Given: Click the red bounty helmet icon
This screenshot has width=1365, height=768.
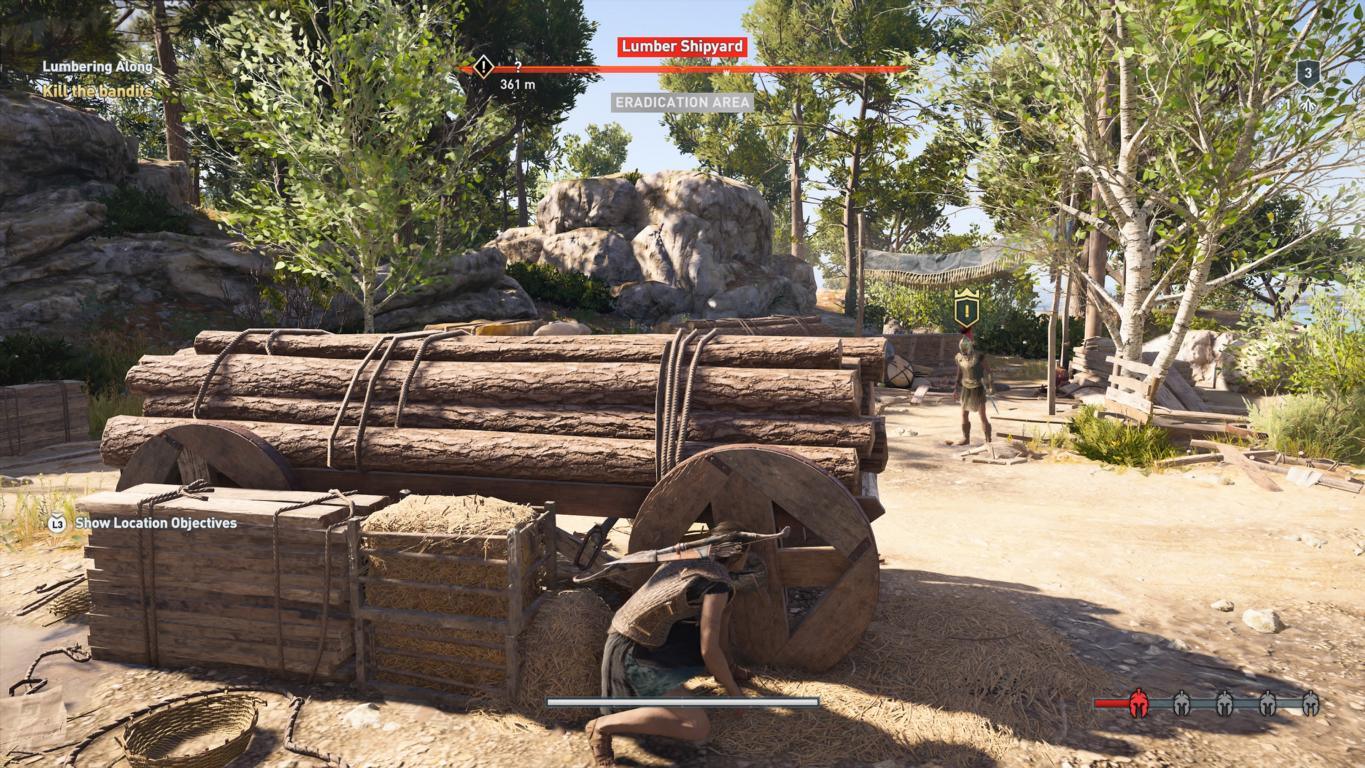Looking at the screenshot, I should (x=1138, y=704).
